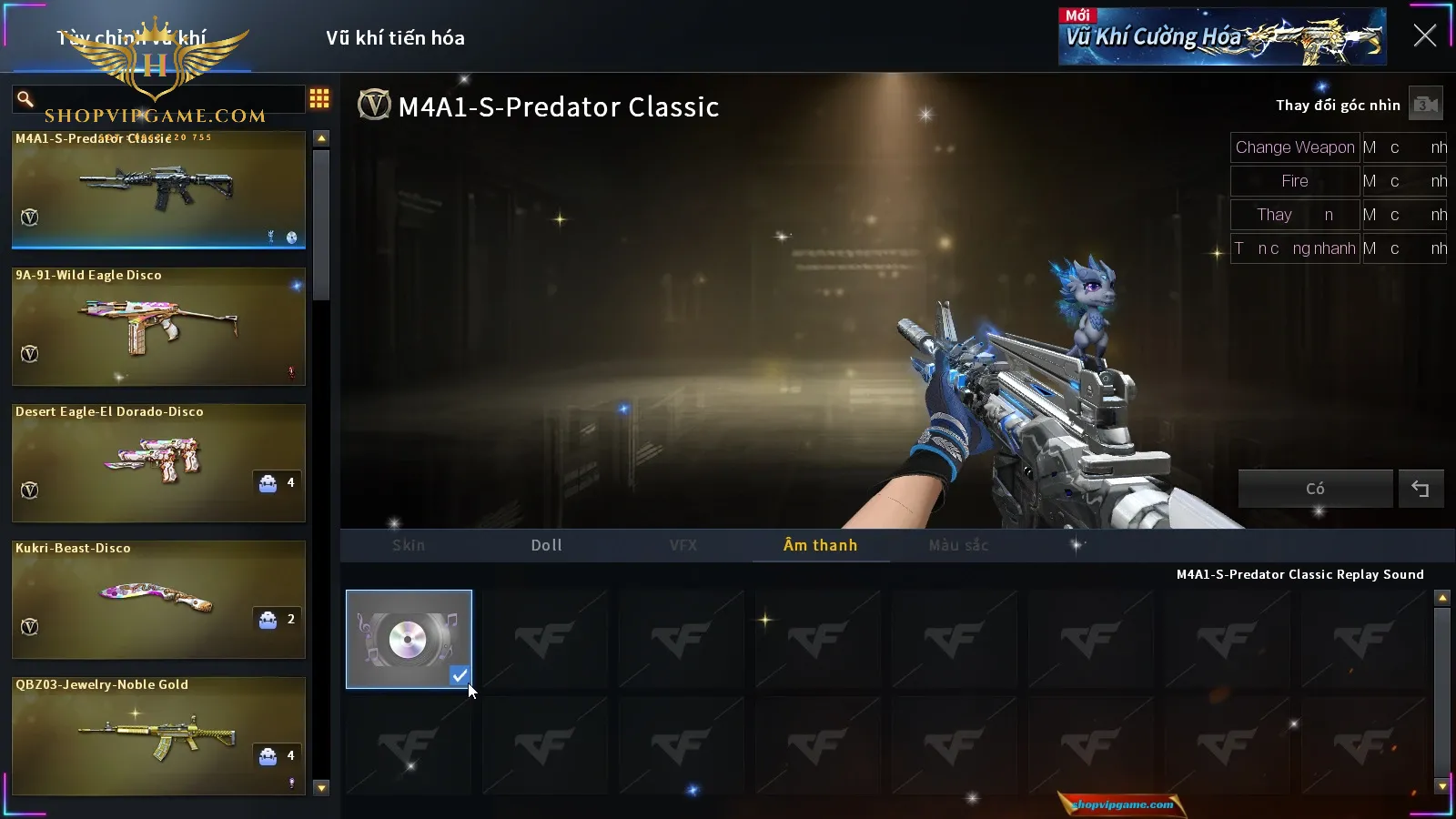Close the weapon customization window
The height and width of the screenshot is (819, 1456).
pyautogui.click(x=1424, y=36)
